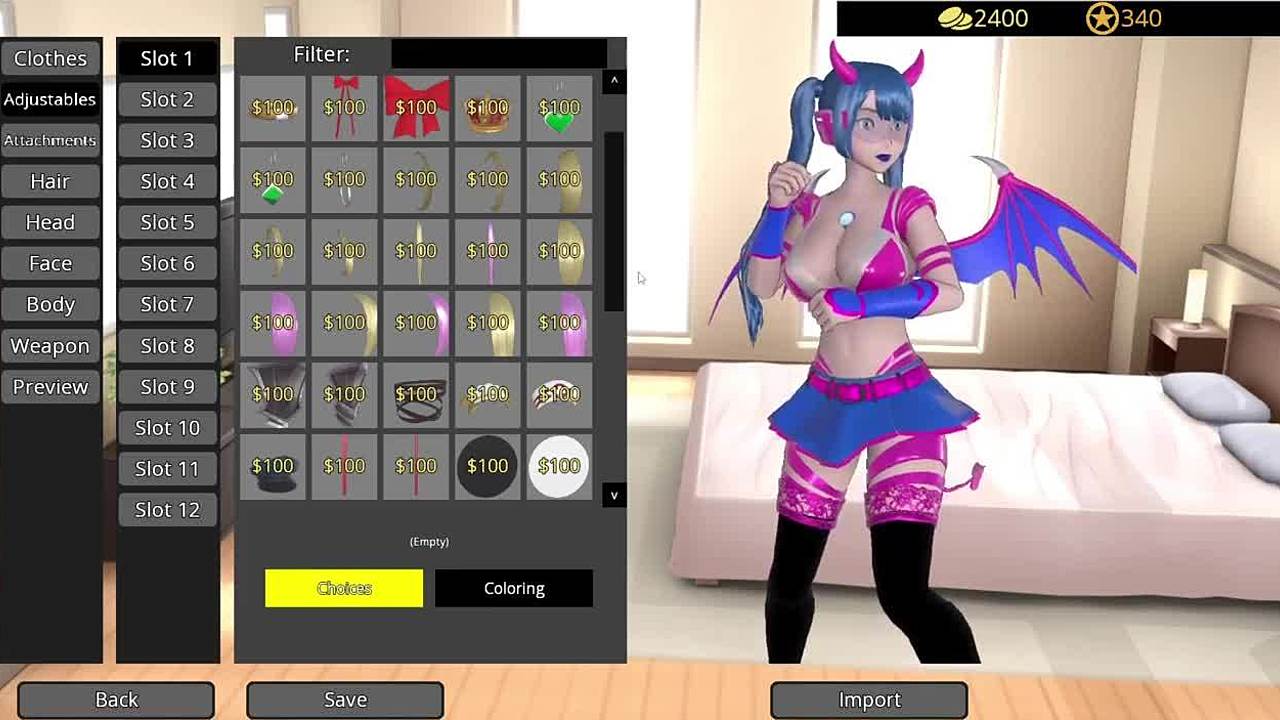Pick the green heart gem item

(559, 107)
